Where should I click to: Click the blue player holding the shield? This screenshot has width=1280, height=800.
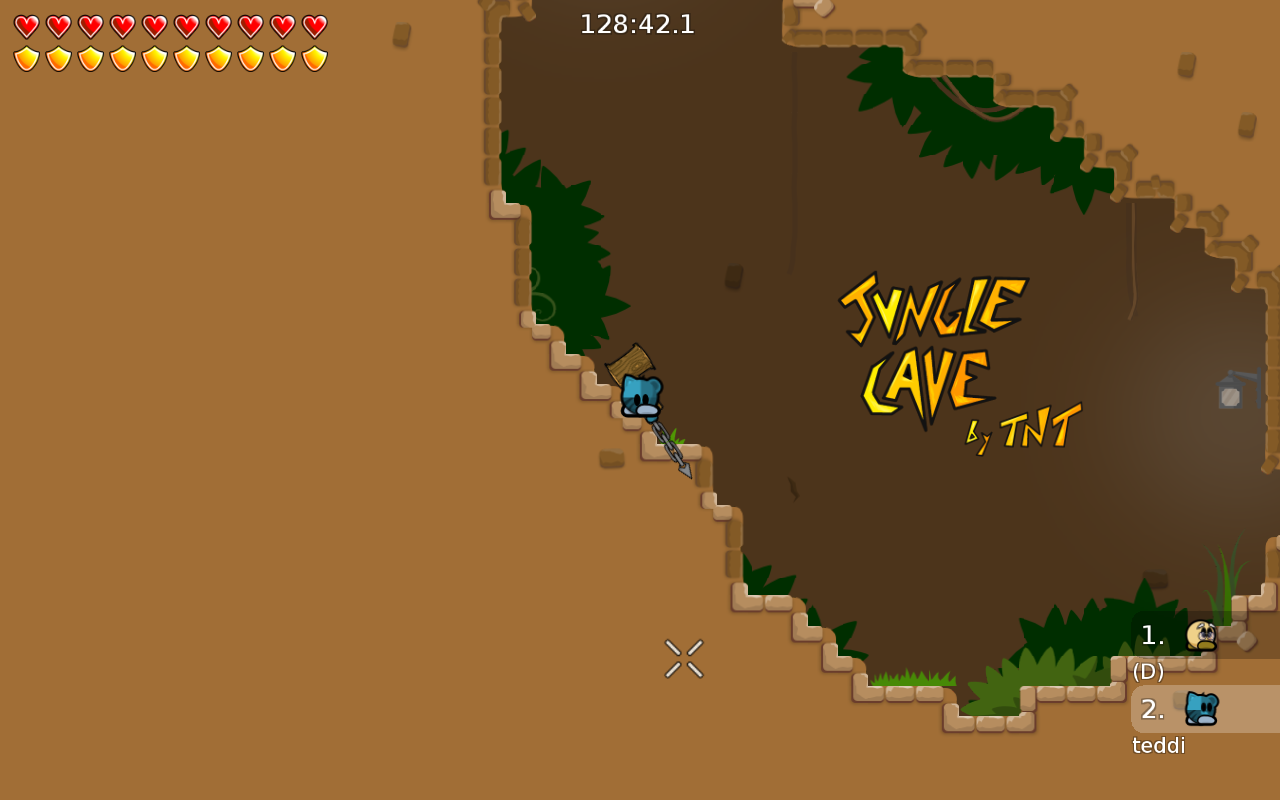point(641,395)
